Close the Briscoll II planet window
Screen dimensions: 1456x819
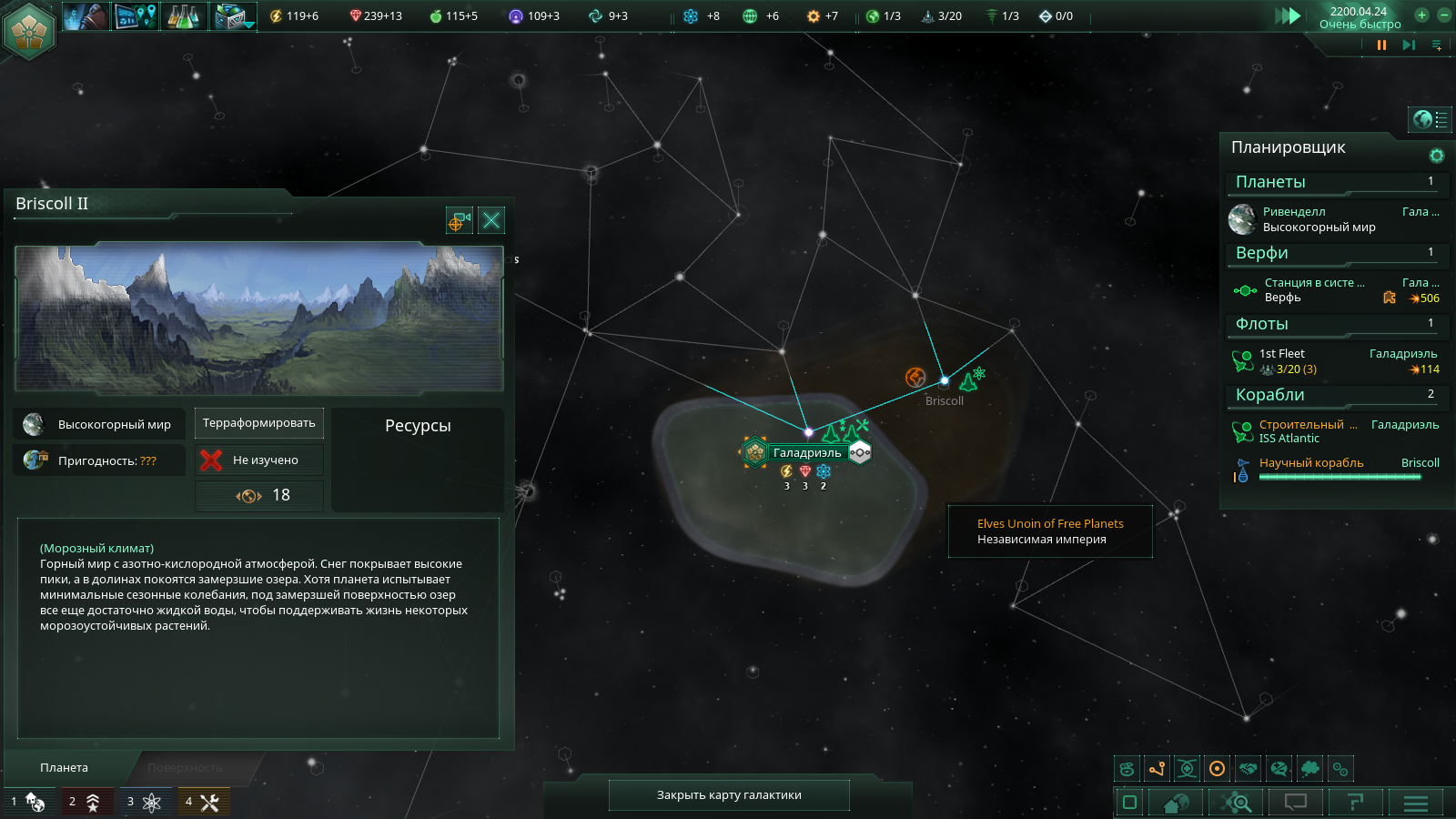491,220
